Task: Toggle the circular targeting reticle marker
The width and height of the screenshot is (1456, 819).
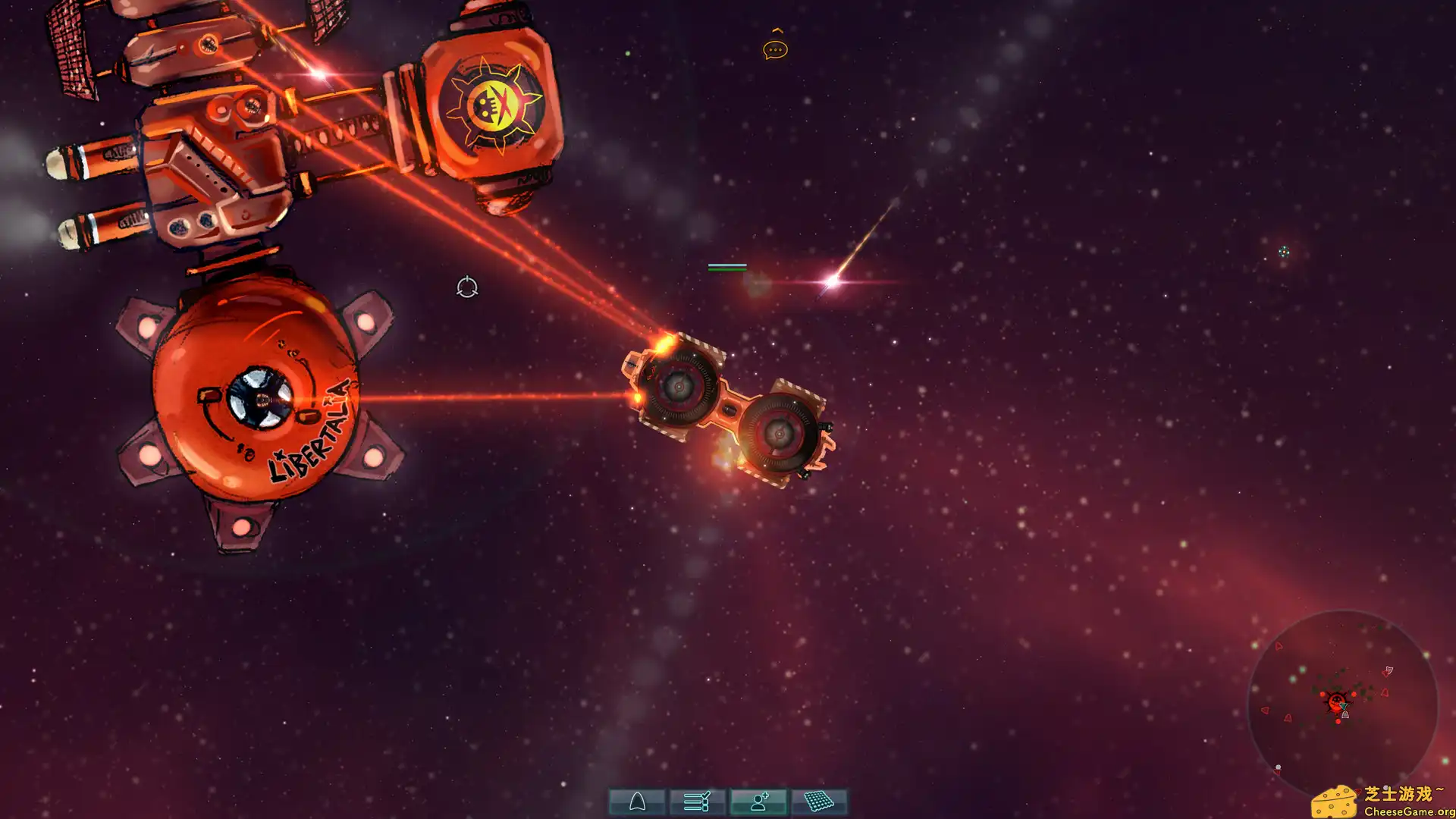Action: (467, 287)
